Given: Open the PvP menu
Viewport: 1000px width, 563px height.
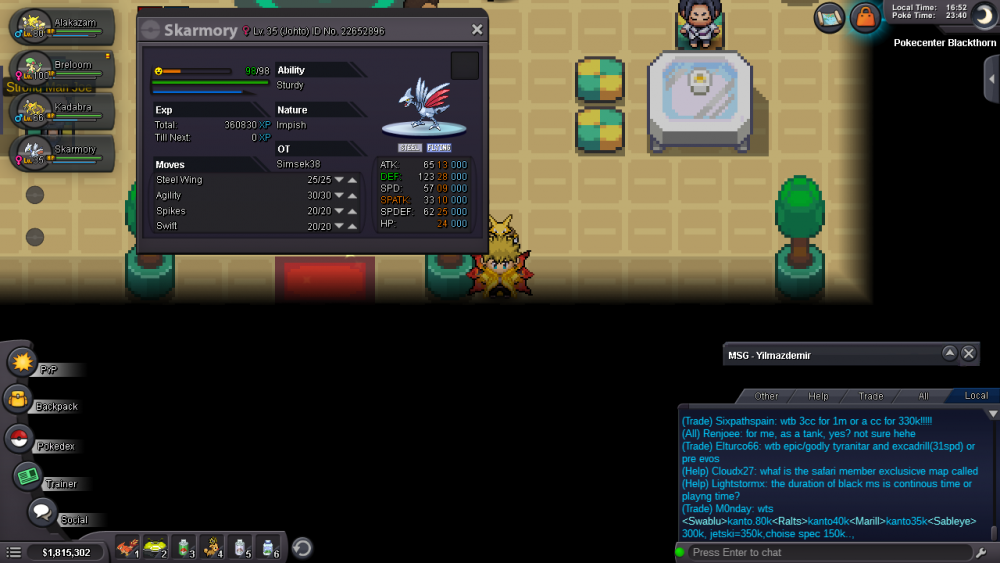Looking at the screenshot, I should pyautogui.click(x=23, y=361).
